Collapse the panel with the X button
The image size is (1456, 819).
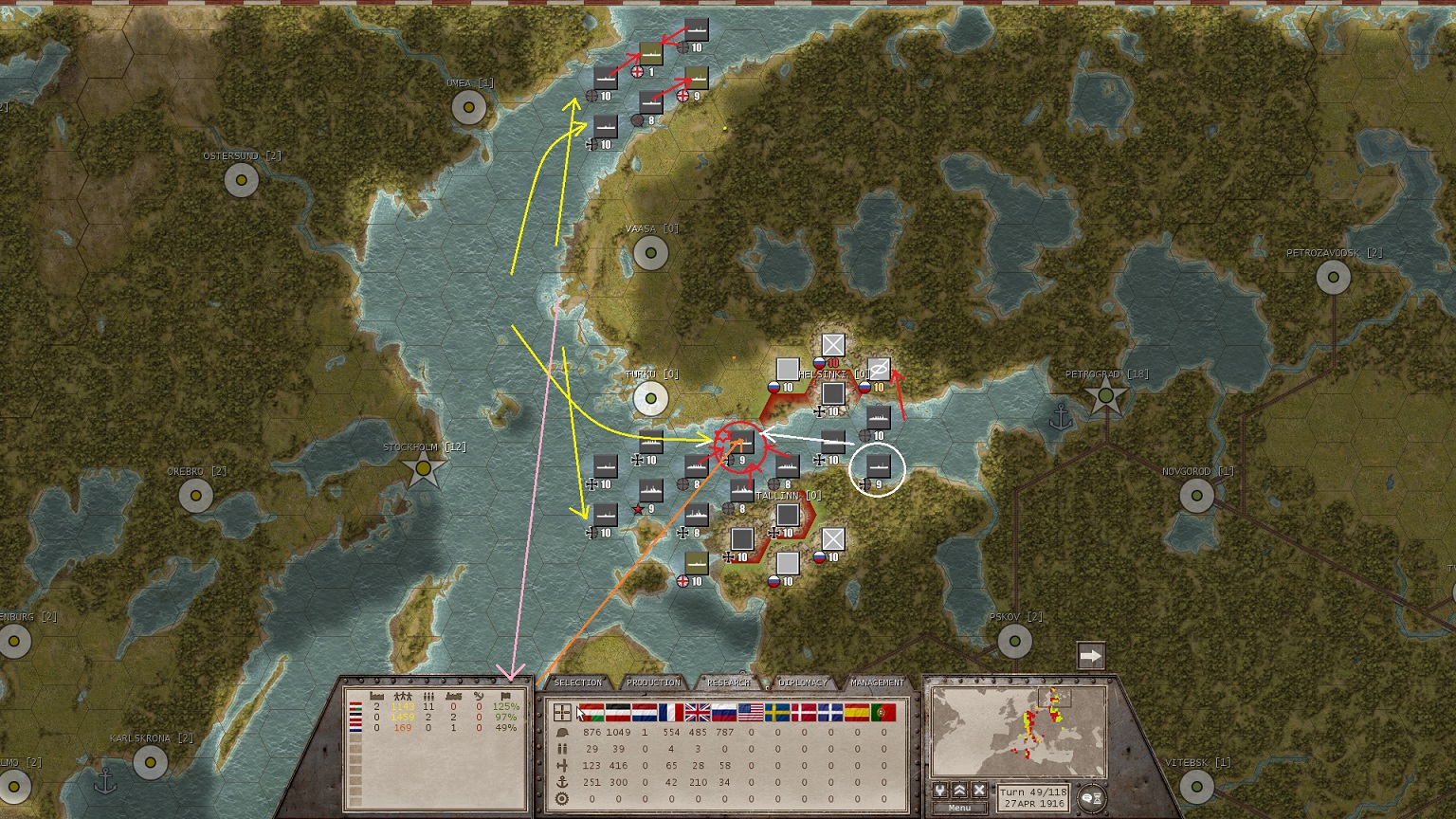(980, 790)
